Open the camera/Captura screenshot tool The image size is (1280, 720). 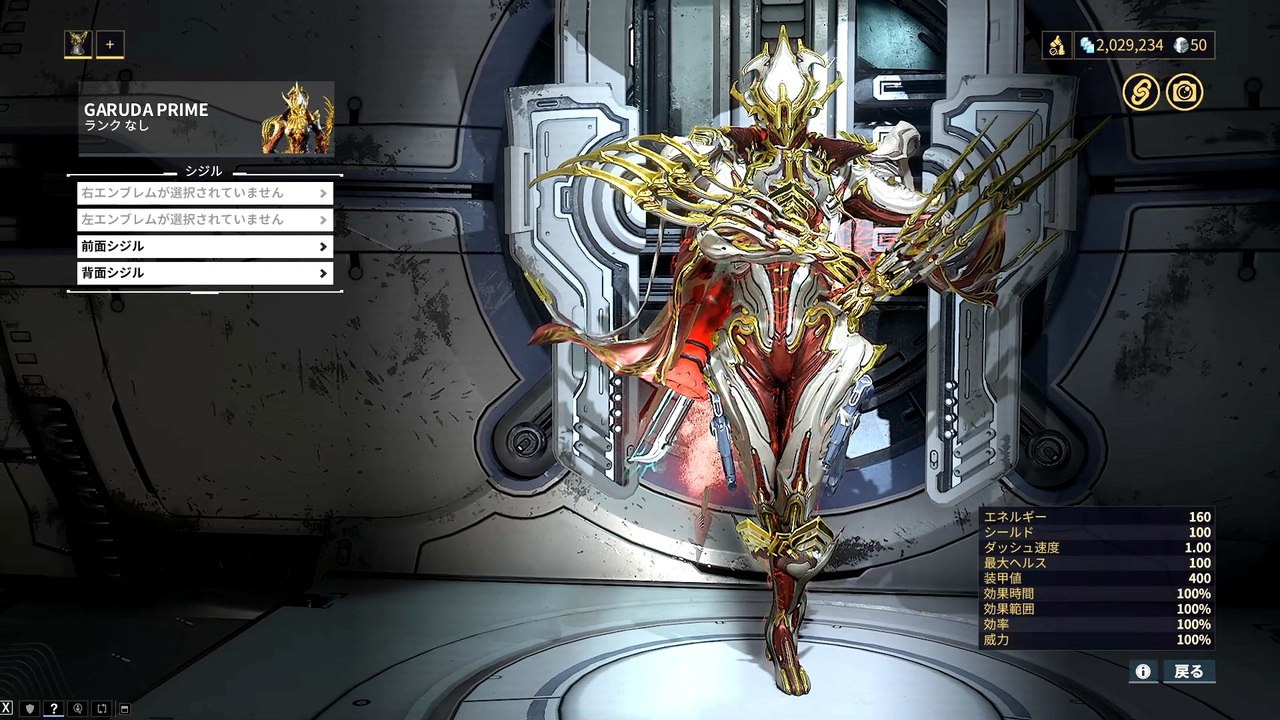[1186, 92]
